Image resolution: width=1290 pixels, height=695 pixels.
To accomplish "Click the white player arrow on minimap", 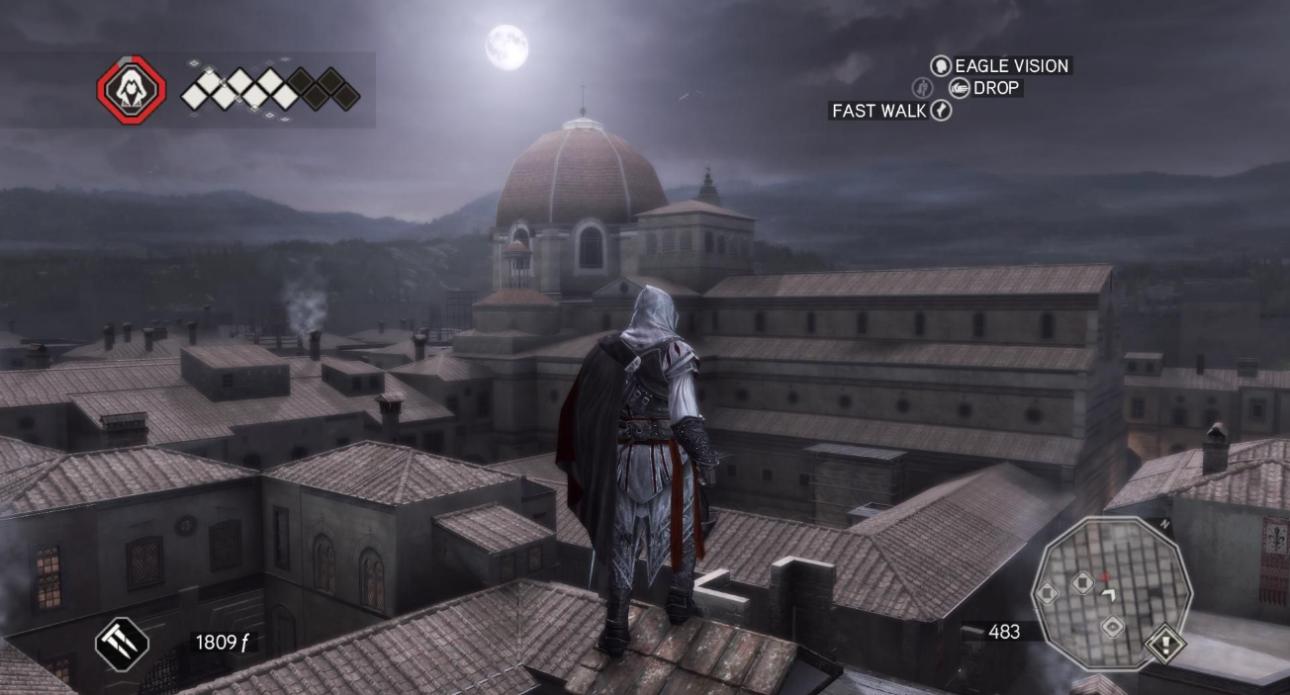I will 1109,595.
